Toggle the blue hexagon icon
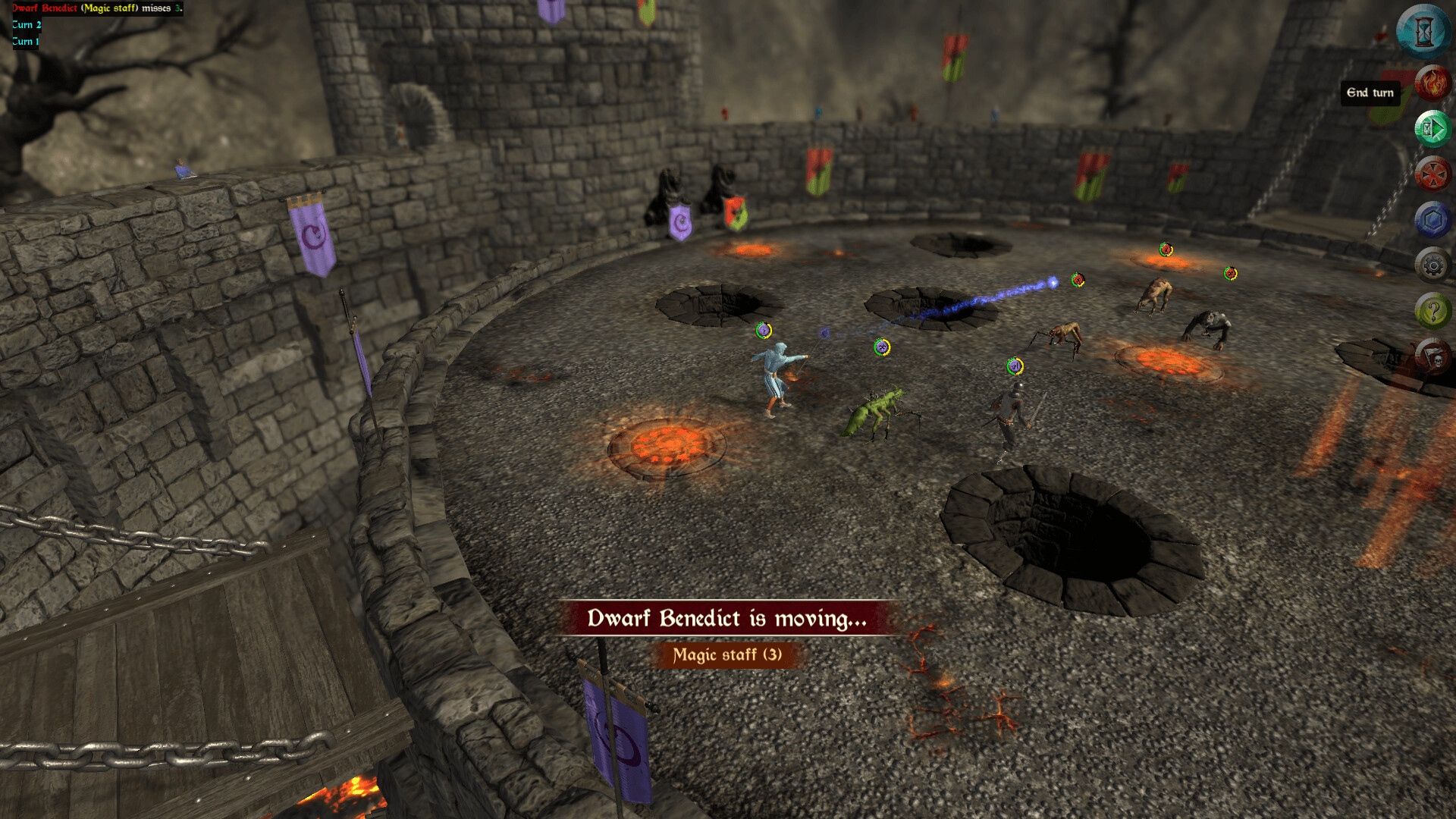This screenshot has width=1456, height=819. (x=1432, y=220)
